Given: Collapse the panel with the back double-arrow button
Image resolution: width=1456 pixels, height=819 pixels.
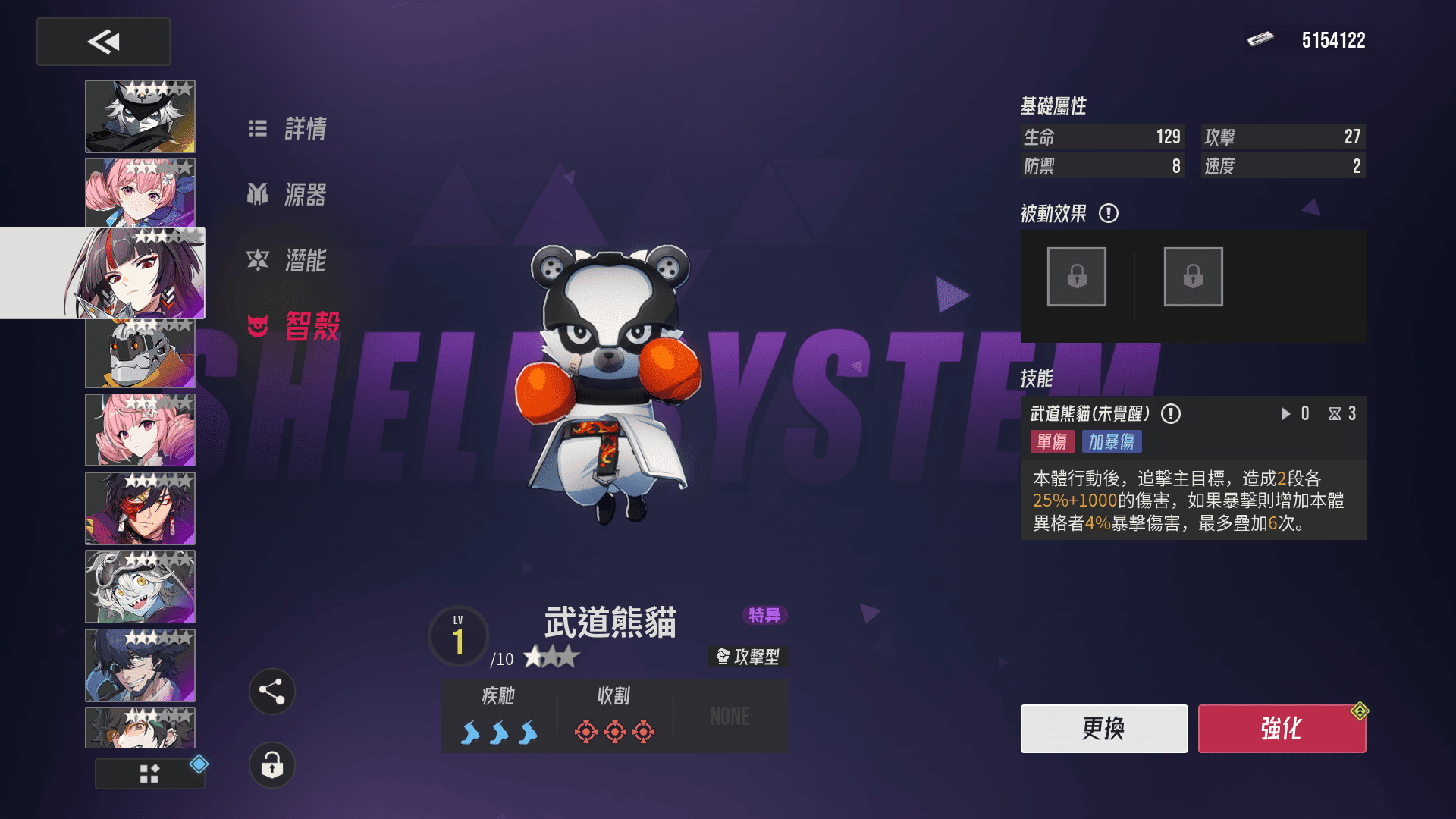Looking at the screenshot, I should [x=103, y=42].
